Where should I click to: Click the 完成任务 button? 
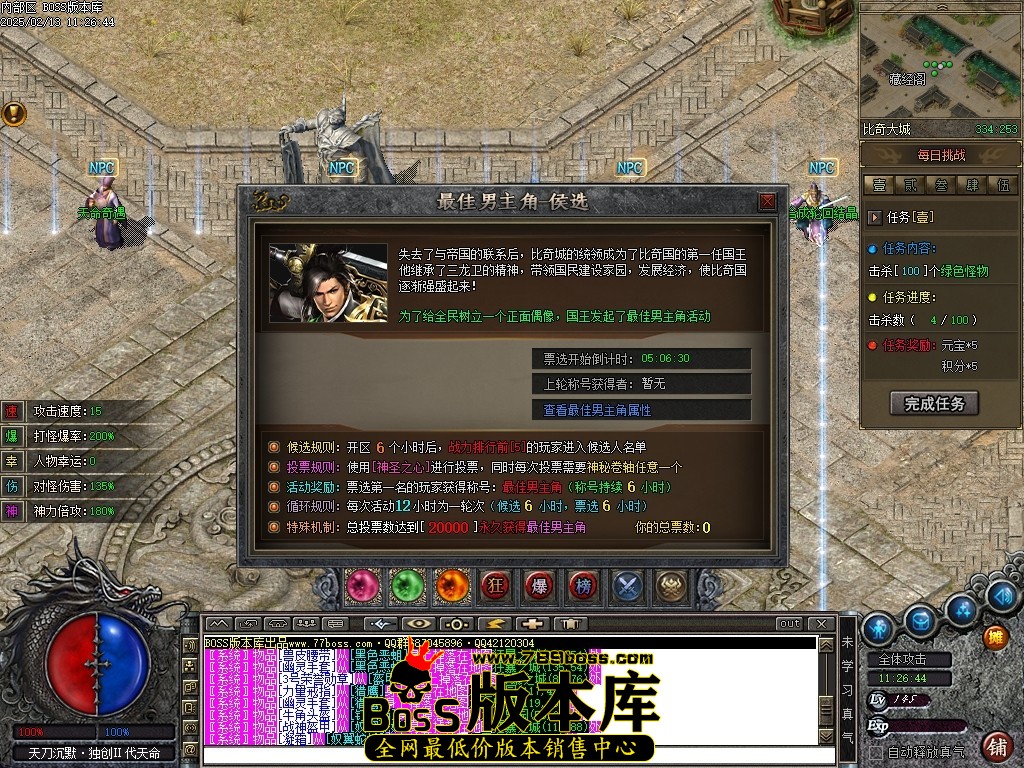934,403
